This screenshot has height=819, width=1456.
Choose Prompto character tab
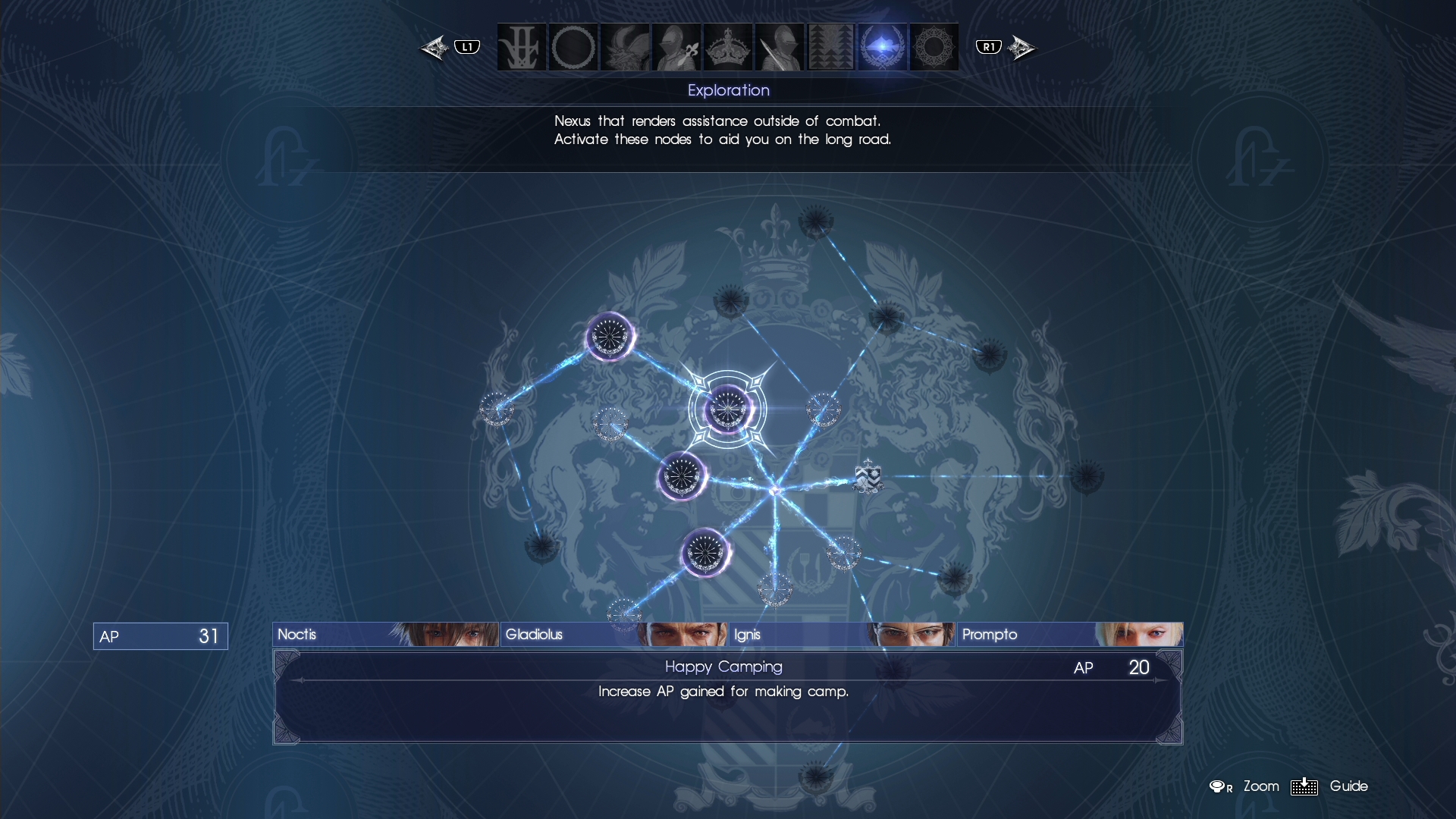pyautogui.click(x=1069, y=635)
